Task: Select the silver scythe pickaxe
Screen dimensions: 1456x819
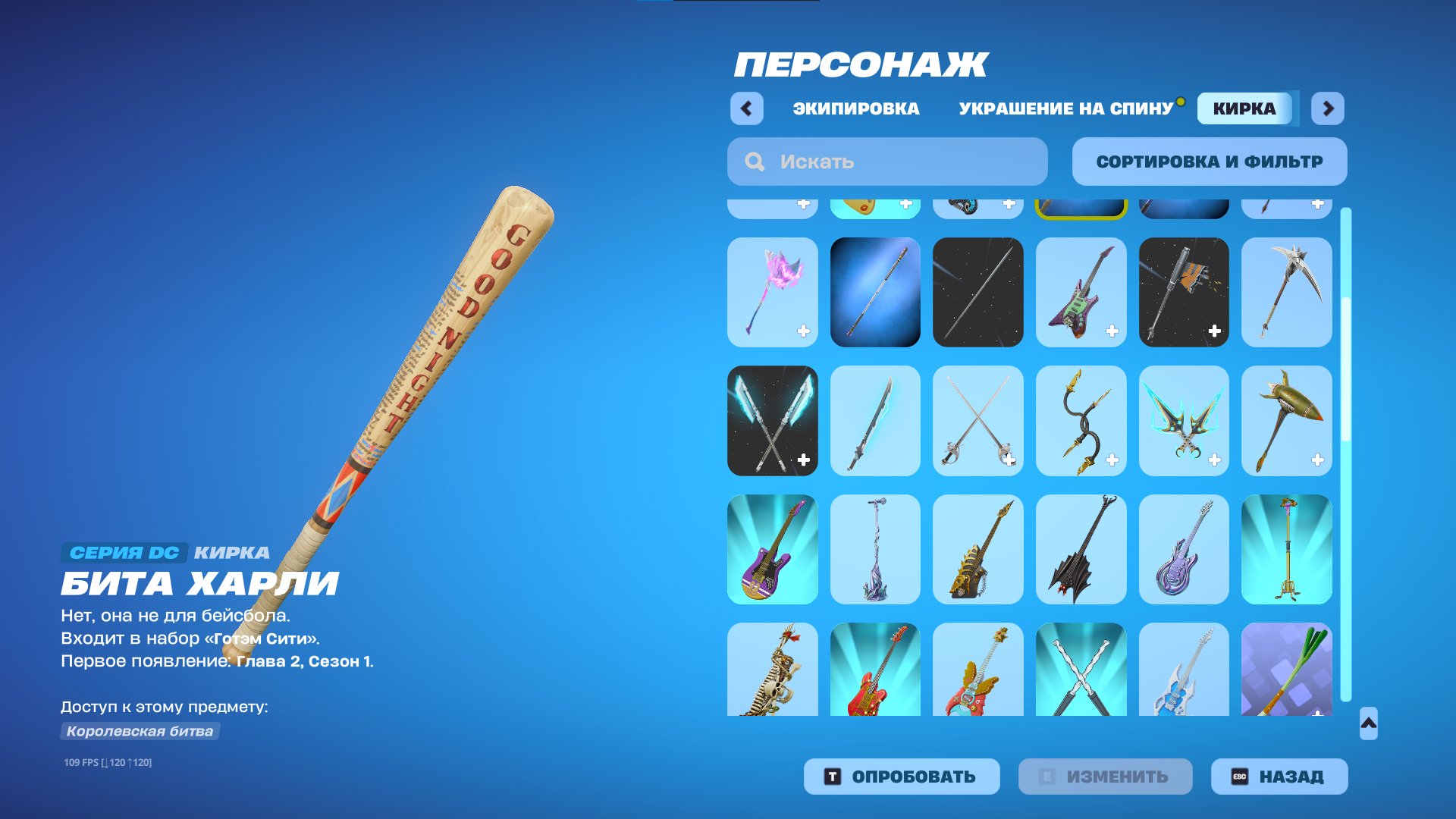Action: (1286, 292)
